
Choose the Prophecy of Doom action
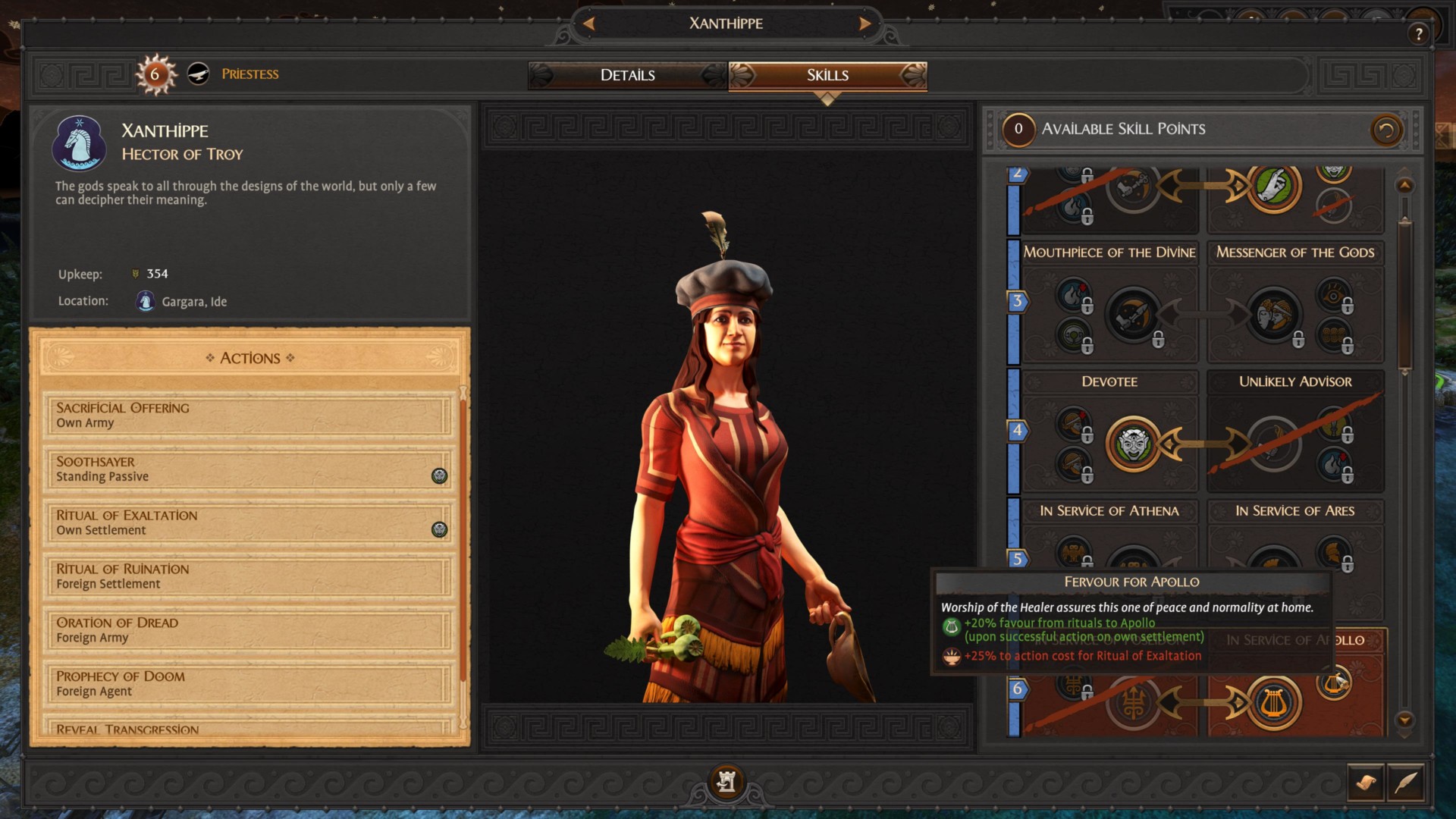[247, 684]
